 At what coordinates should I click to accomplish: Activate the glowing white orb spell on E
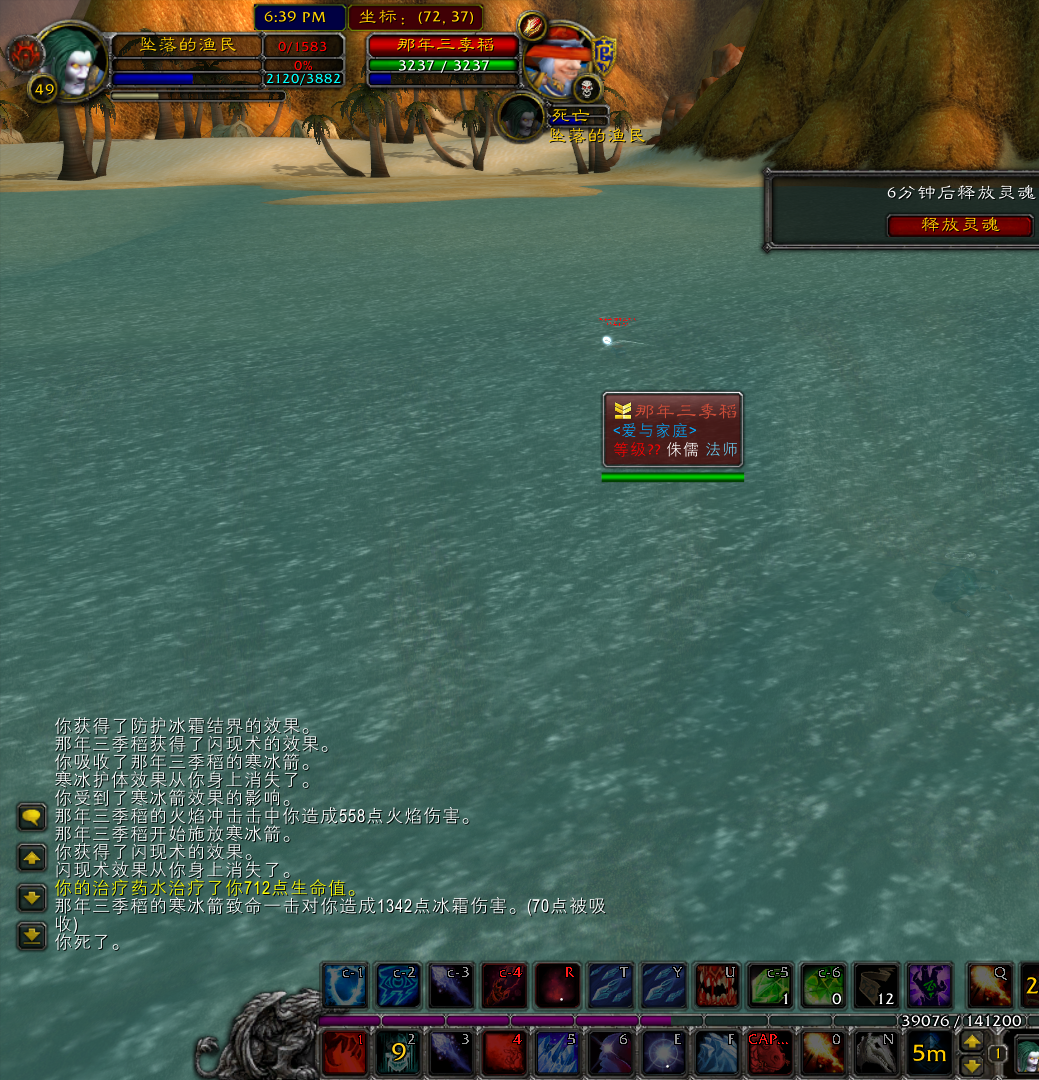point(664,1053)
